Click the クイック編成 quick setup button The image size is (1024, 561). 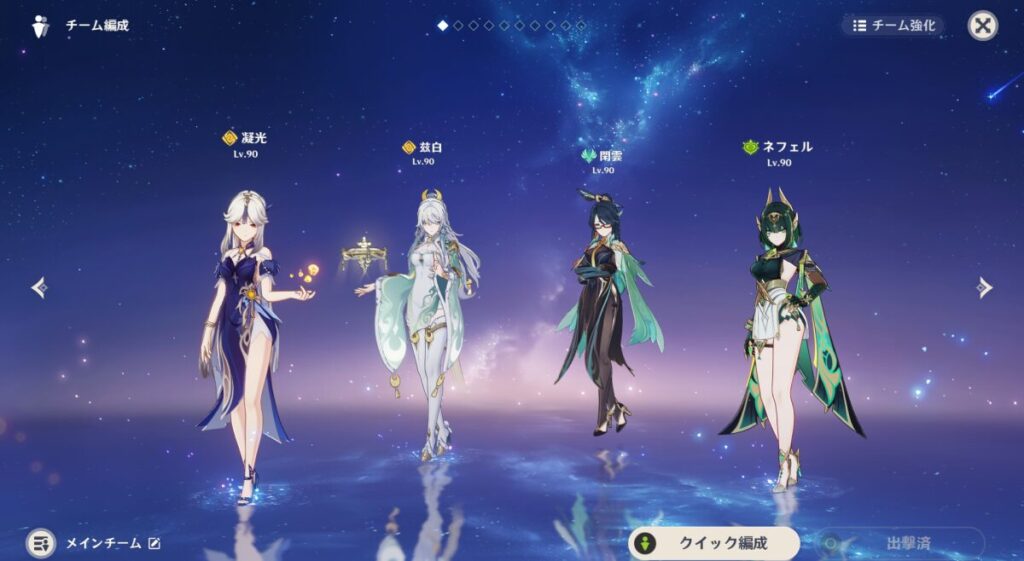[x=714, y=543]
